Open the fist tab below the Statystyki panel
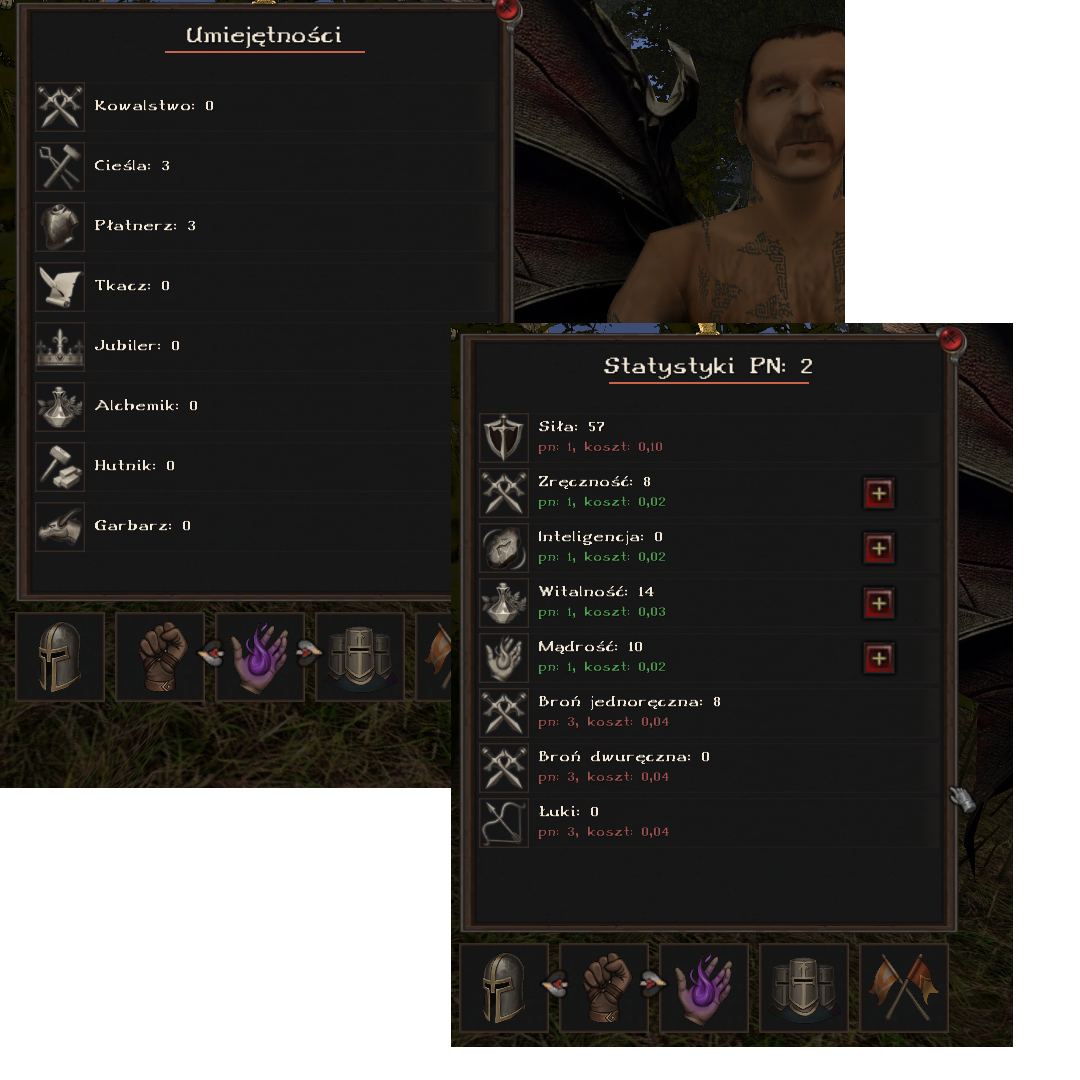 pyautogui.click(x=604, y=988)
